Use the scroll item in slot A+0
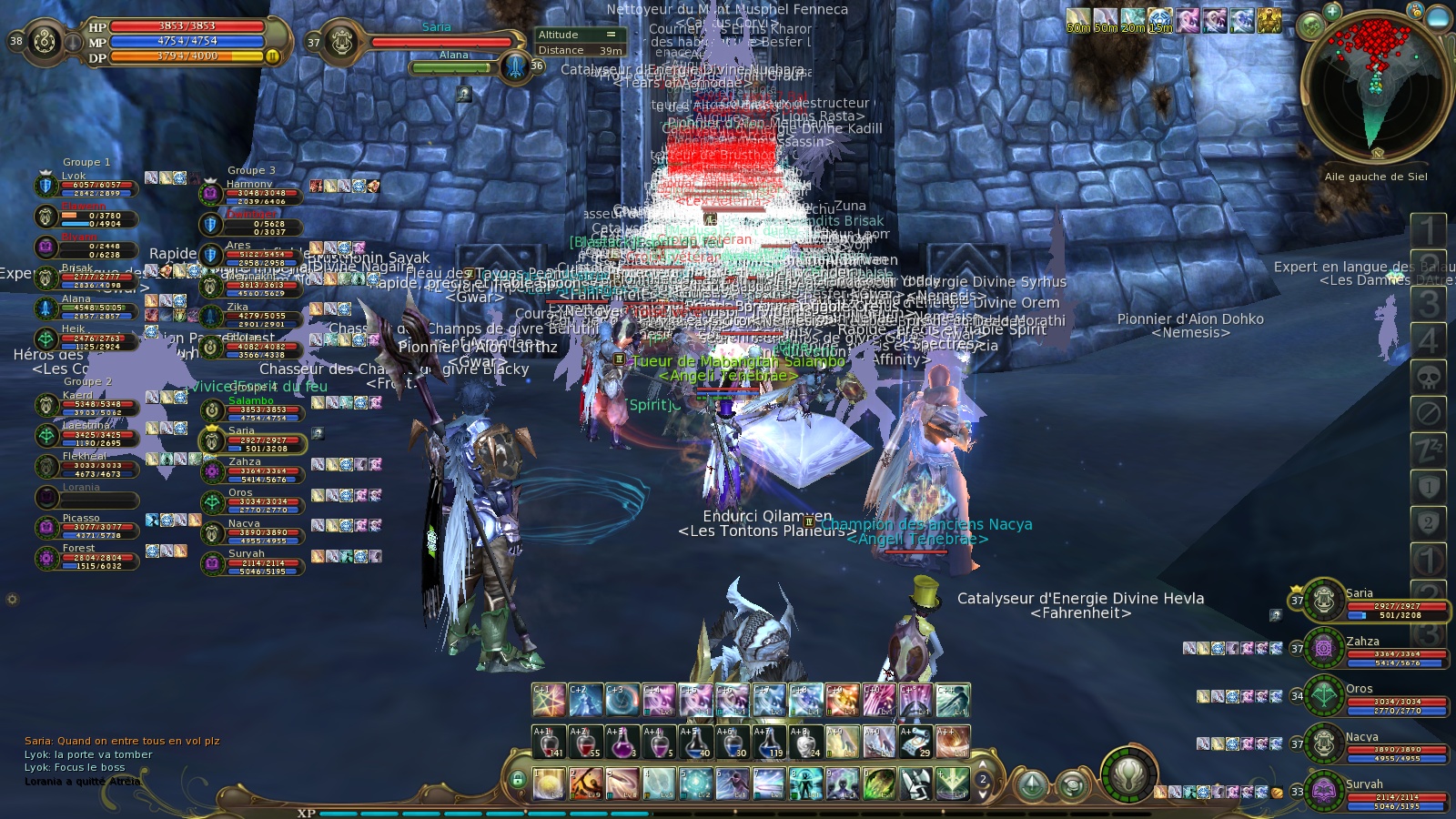This screenshot has height=819, width=1456. coord(878,741)
